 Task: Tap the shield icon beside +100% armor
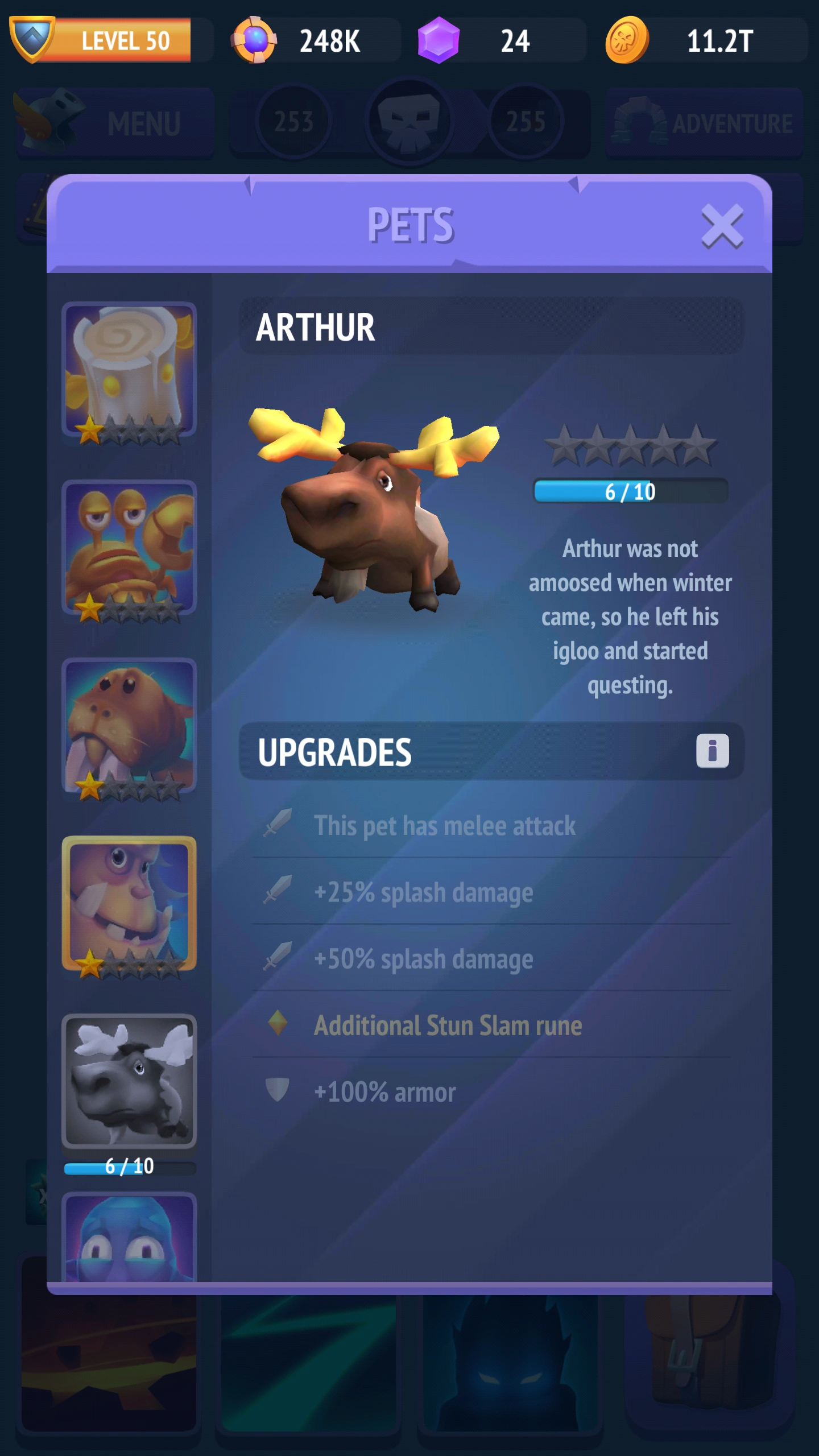278,1090
